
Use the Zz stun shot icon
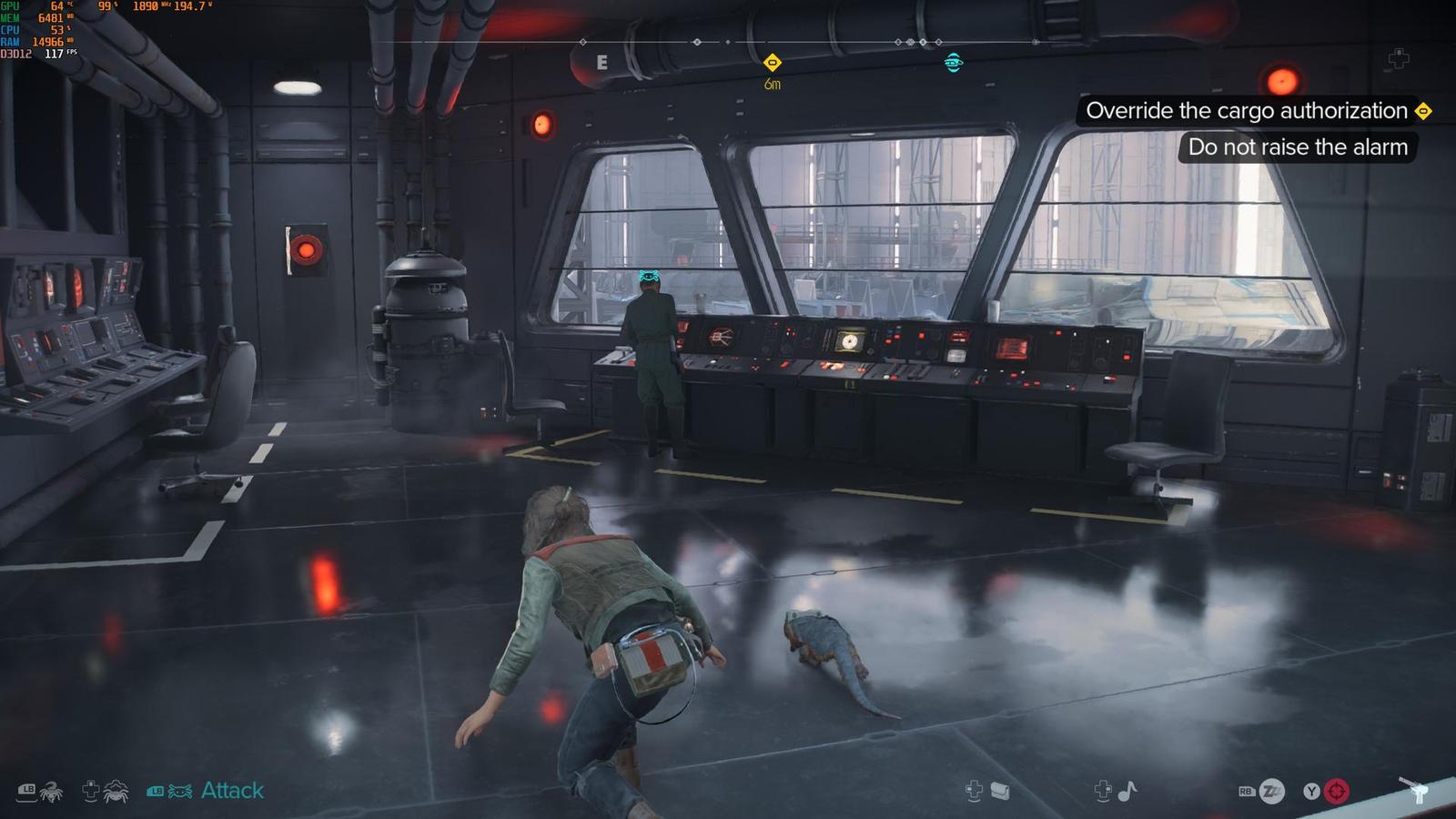[x=1271, y=792]
